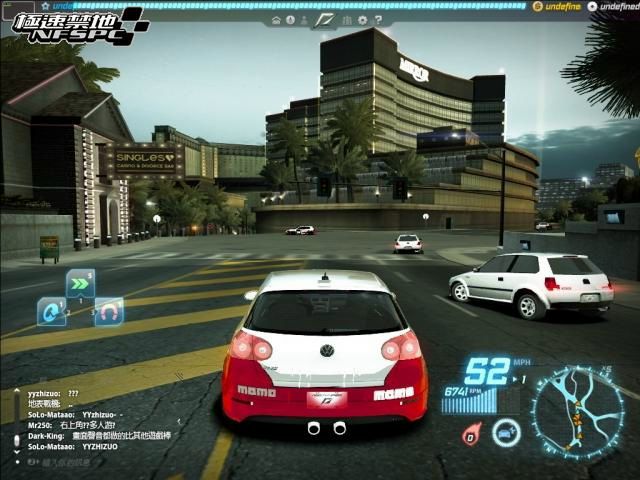Use the blue swirl power-up
Screen dimensions: 640x480
tap(50, 312)
